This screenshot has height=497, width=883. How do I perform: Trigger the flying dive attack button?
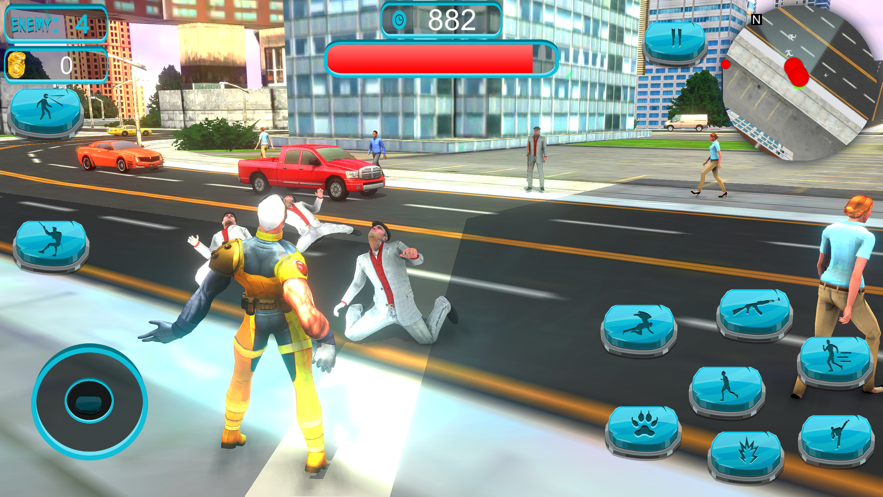click(x=638, y=327)
